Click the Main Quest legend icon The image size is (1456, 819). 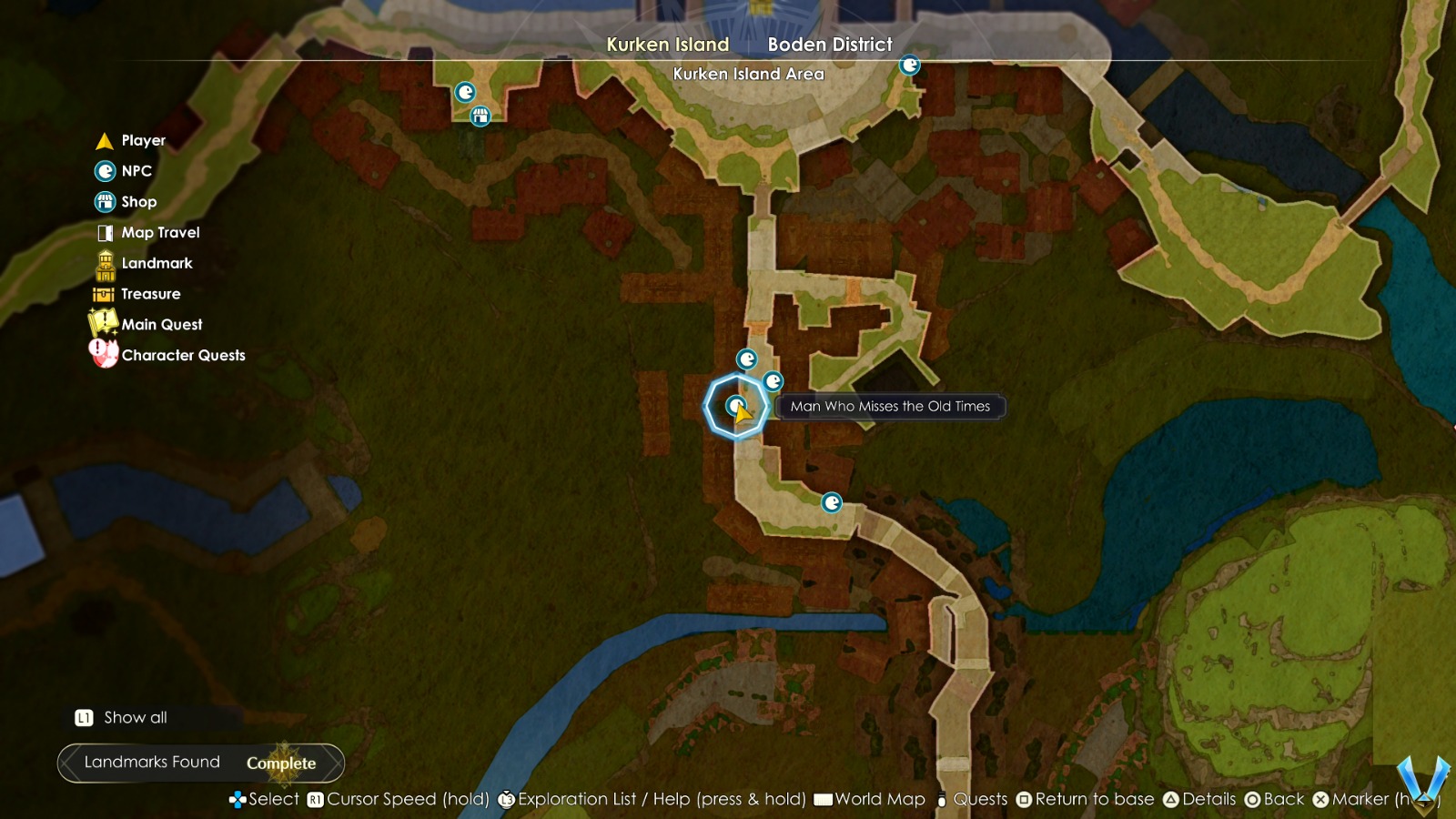pyautogui.click(x=103, y=324)
